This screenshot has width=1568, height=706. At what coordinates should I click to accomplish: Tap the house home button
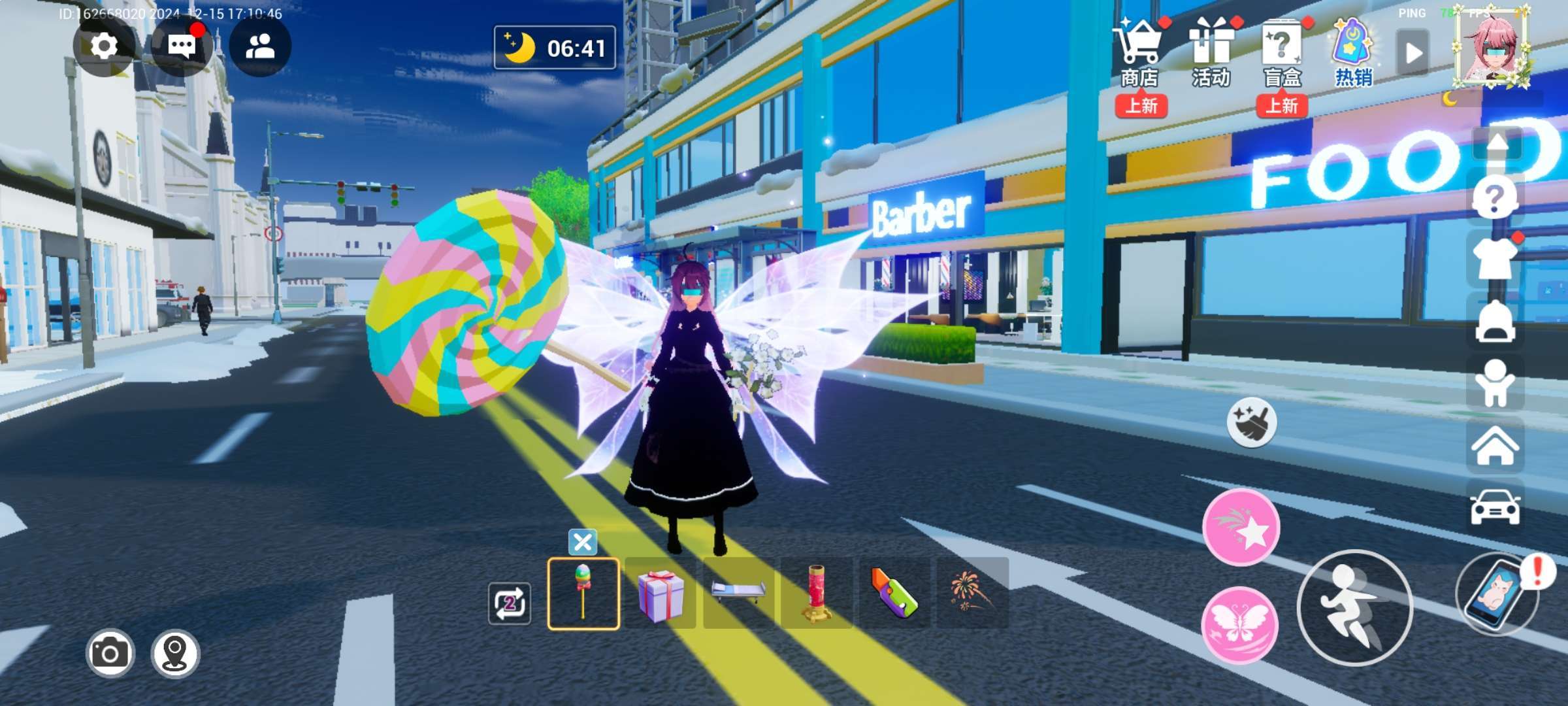coord(1495,446)
